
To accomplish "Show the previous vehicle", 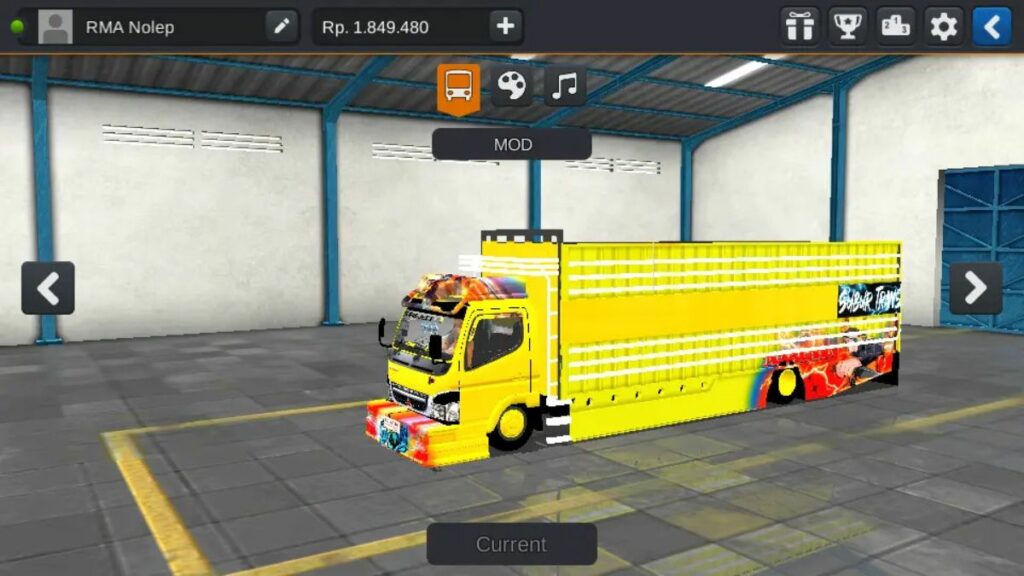I will 48,288.
